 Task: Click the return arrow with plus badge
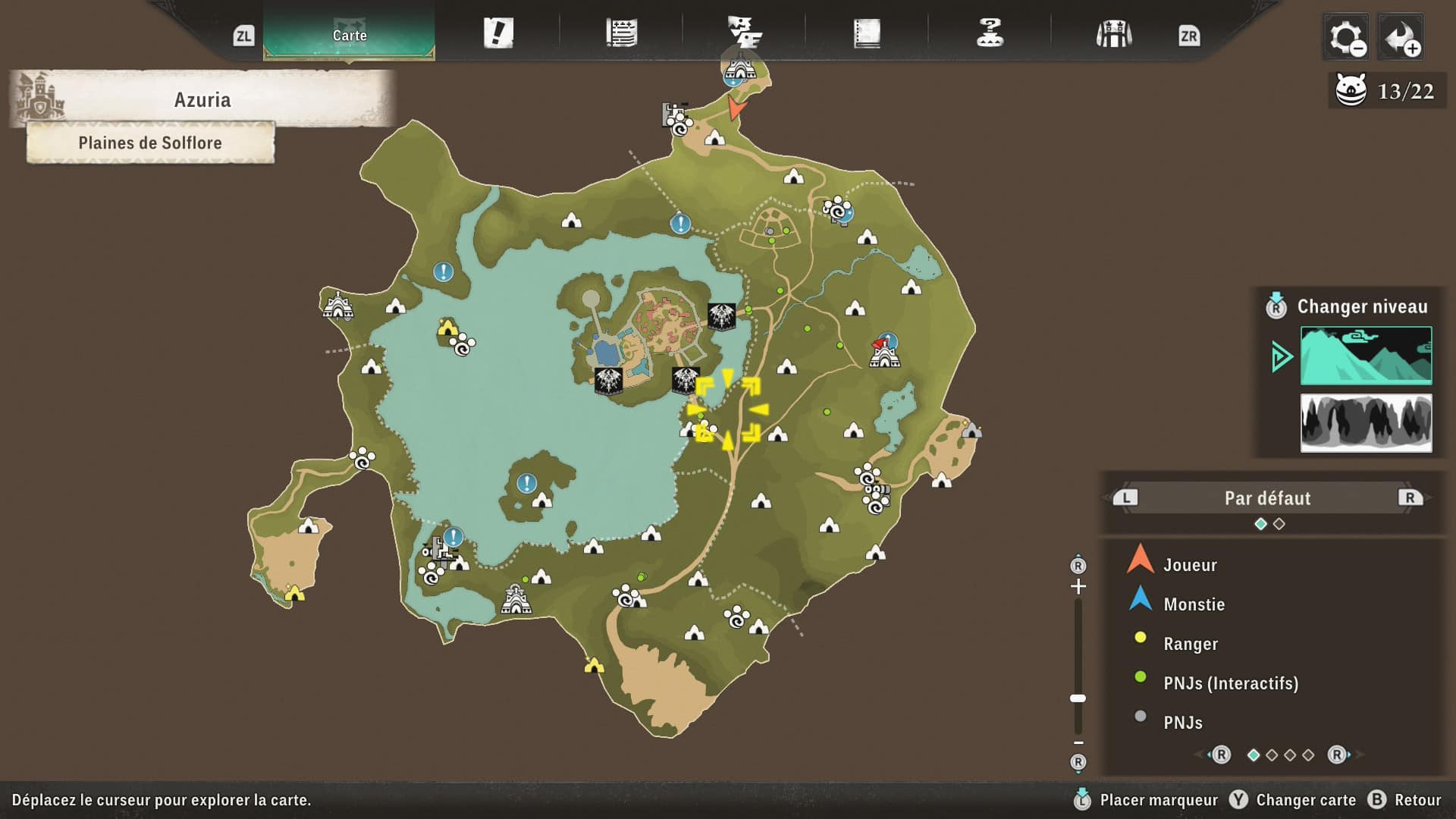[x=1400, y=36]
